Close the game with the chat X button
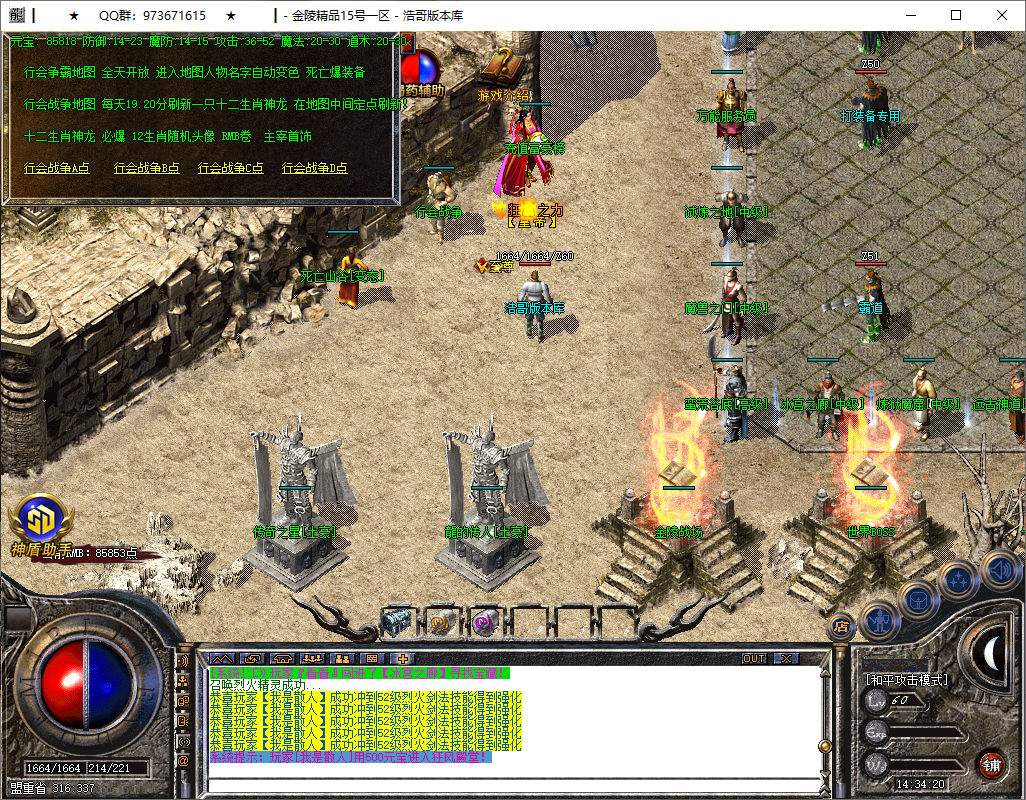Screen dimensions: 1026x800 coord(786,659)
